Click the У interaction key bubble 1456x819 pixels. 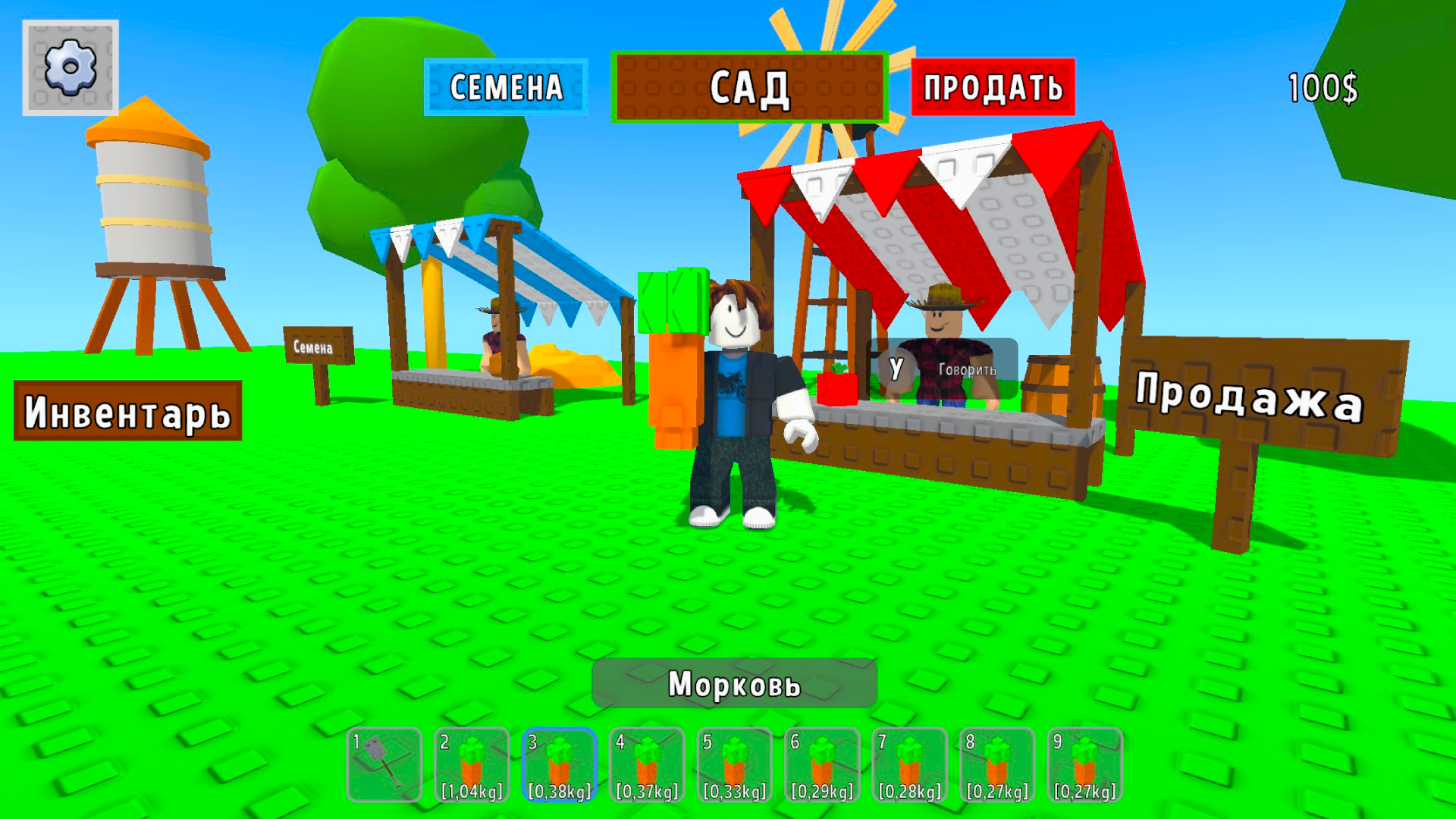coord(898,369)
